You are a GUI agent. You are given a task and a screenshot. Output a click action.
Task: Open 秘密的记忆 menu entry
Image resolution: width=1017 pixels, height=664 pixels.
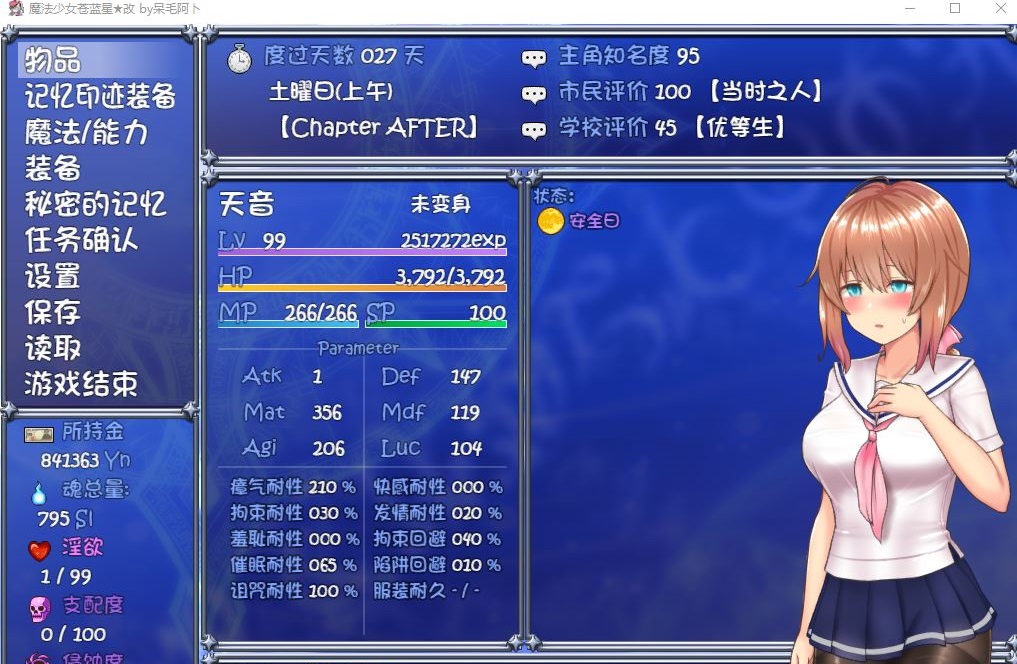pos(95,204)
